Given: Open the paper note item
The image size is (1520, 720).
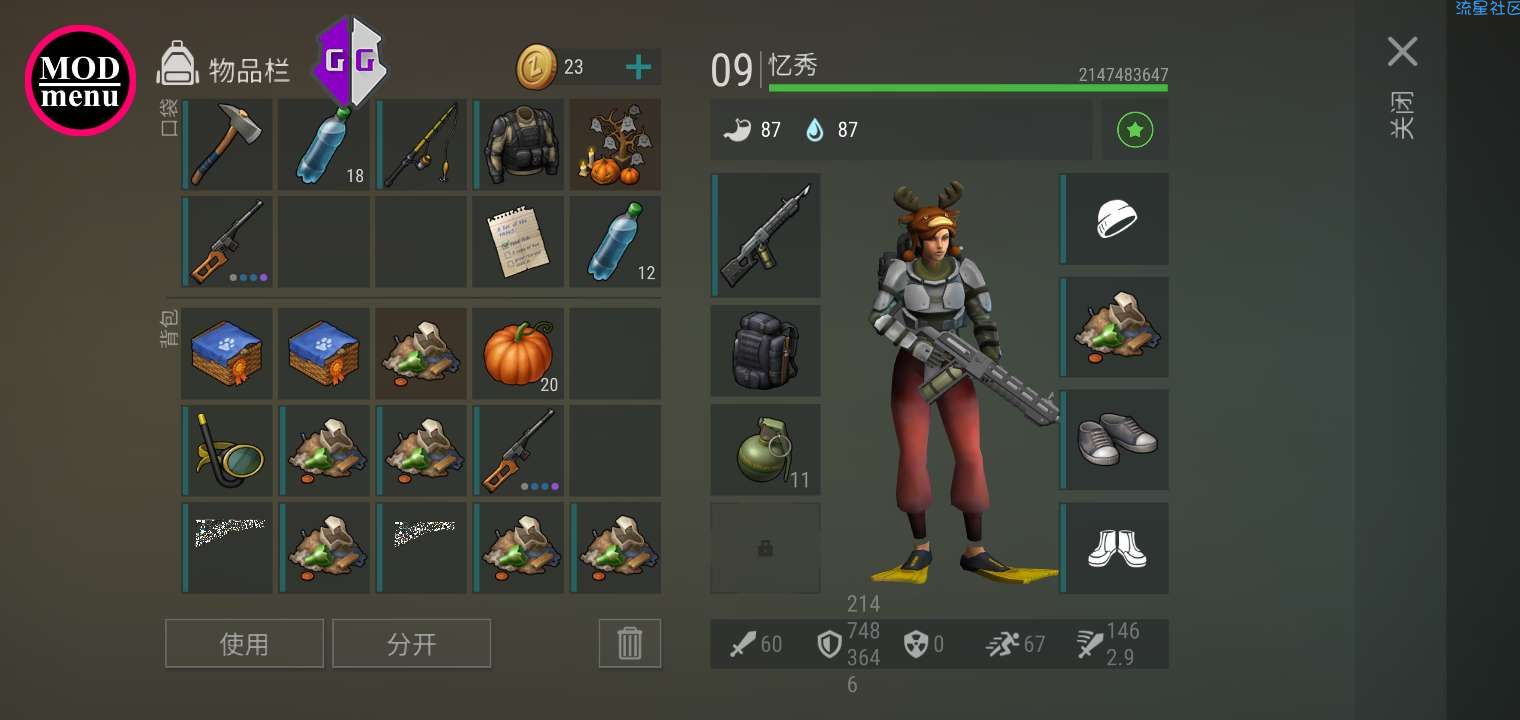Looking at the screenshot, I should pos(518,242).
